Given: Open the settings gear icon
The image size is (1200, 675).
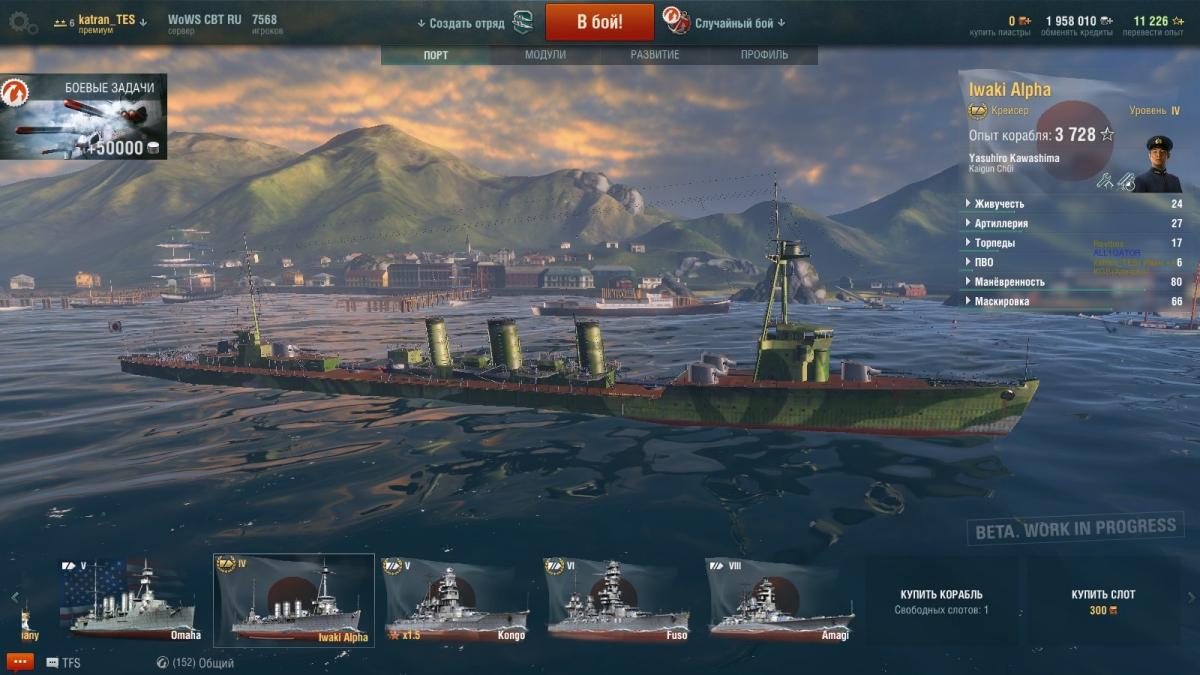Looking at the screenshot, I should tap(22, 23).
